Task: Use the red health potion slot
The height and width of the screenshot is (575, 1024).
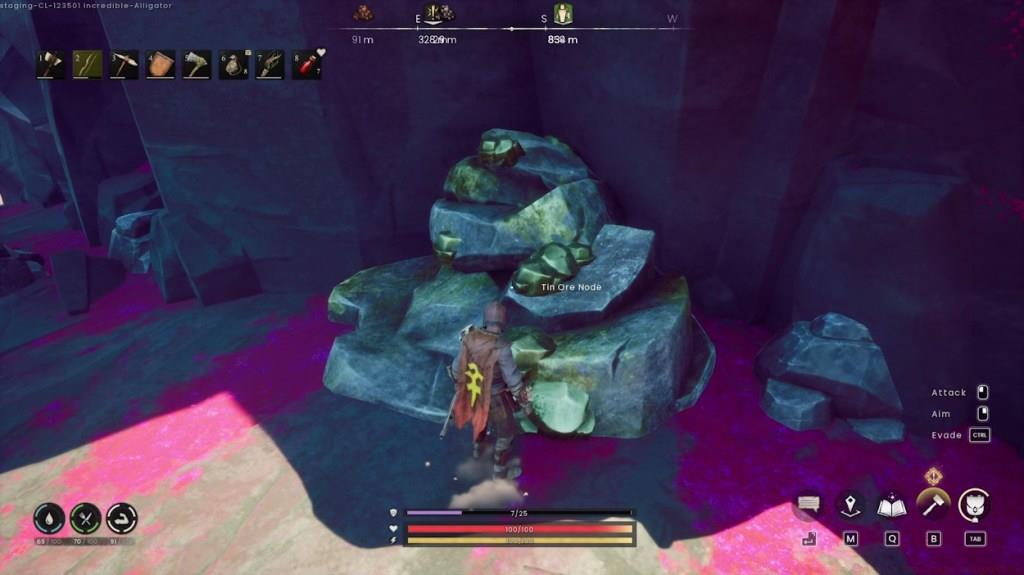Action: (307, 65)
